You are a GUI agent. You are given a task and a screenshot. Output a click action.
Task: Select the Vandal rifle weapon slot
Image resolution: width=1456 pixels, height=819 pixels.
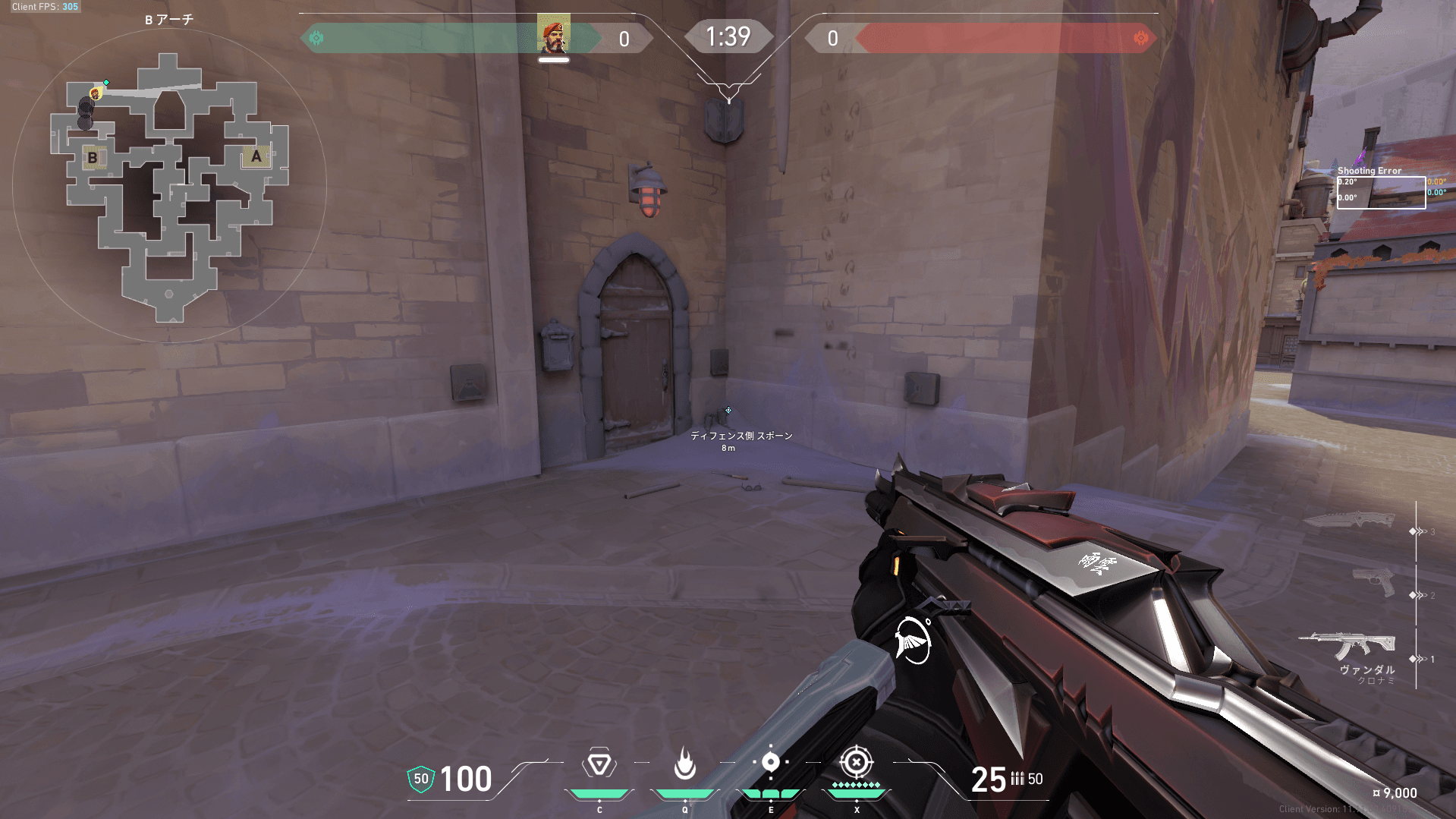tap(1348, 647)
